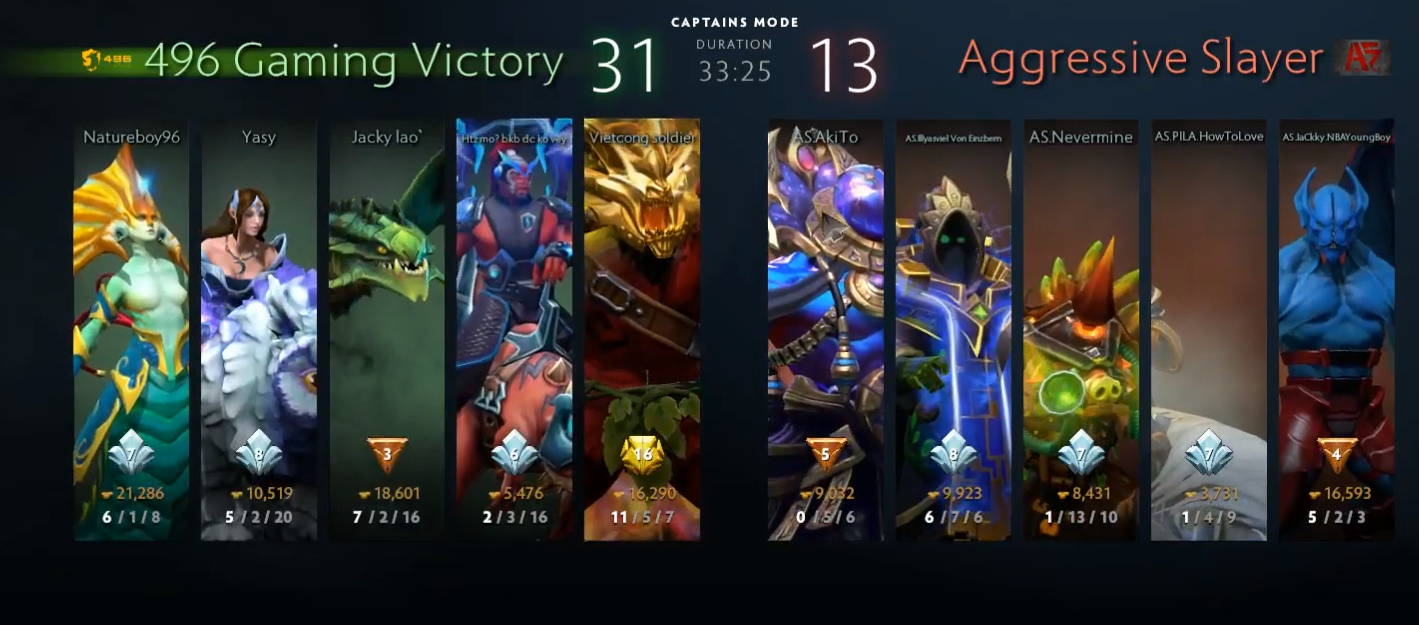Open the Rubick card with 6/7/6 score

pyautogui.click(x=953, y=330)
